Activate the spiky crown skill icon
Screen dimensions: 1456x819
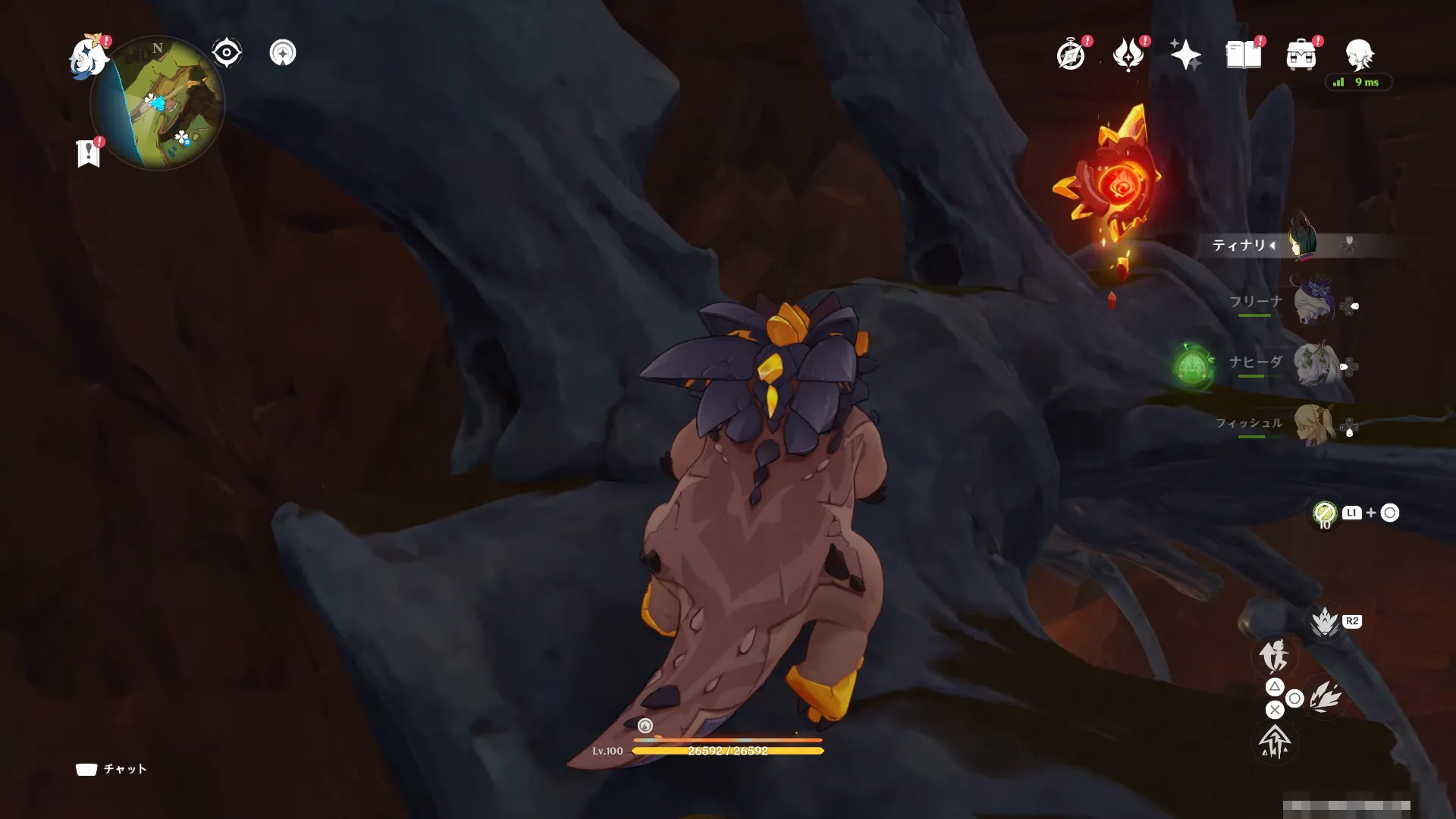coord(1325,623)
